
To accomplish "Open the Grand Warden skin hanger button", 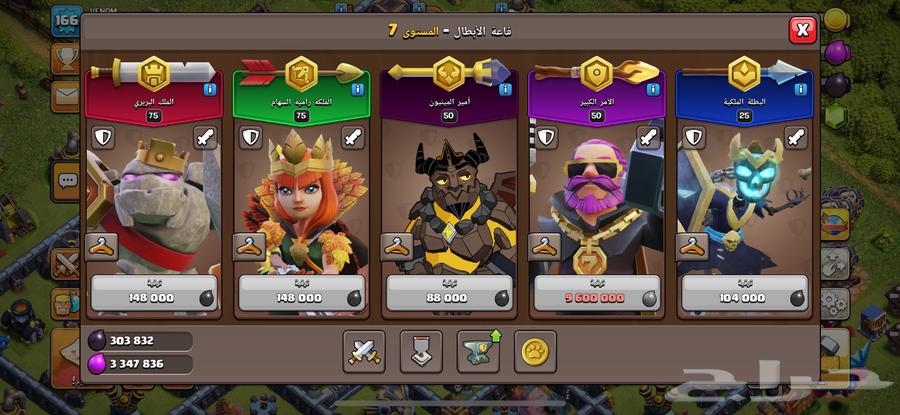I will pos(544,246).
